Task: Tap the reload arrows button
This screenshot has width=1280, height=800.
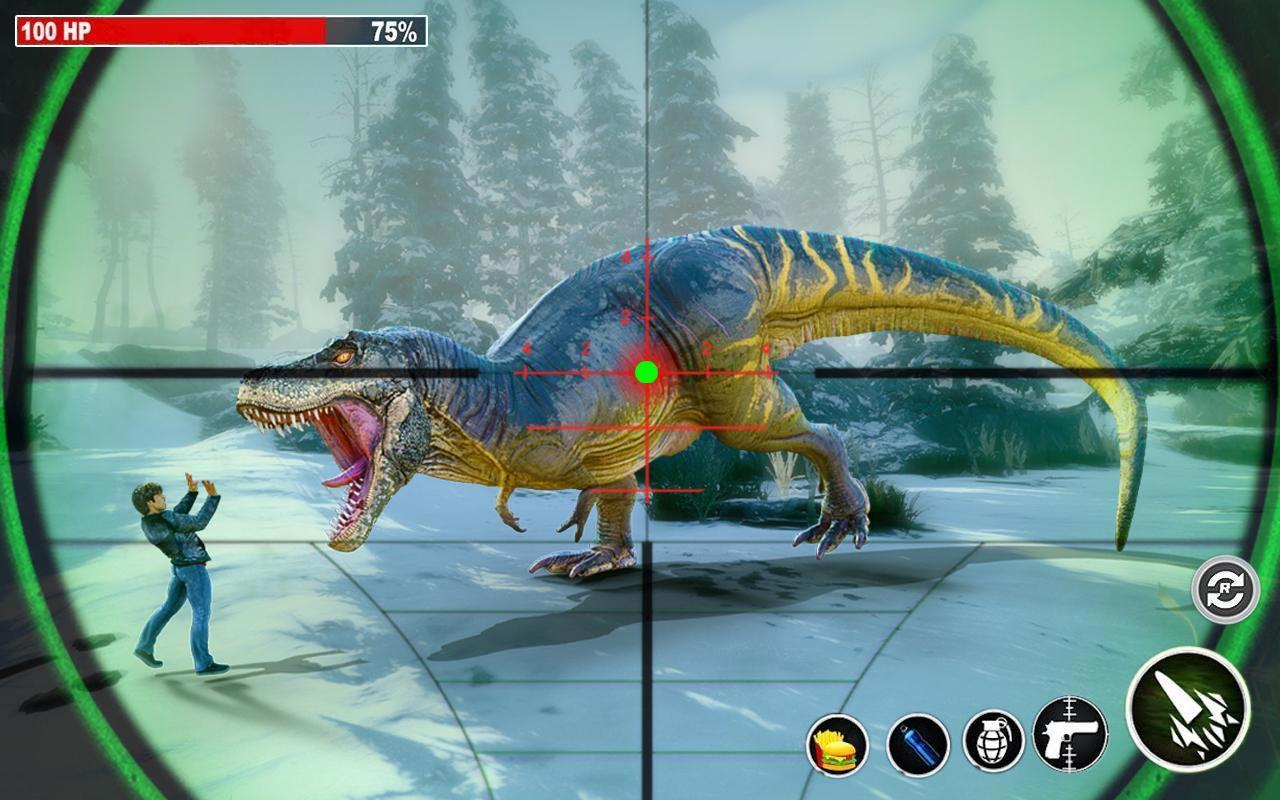Action: [1225, 590]
